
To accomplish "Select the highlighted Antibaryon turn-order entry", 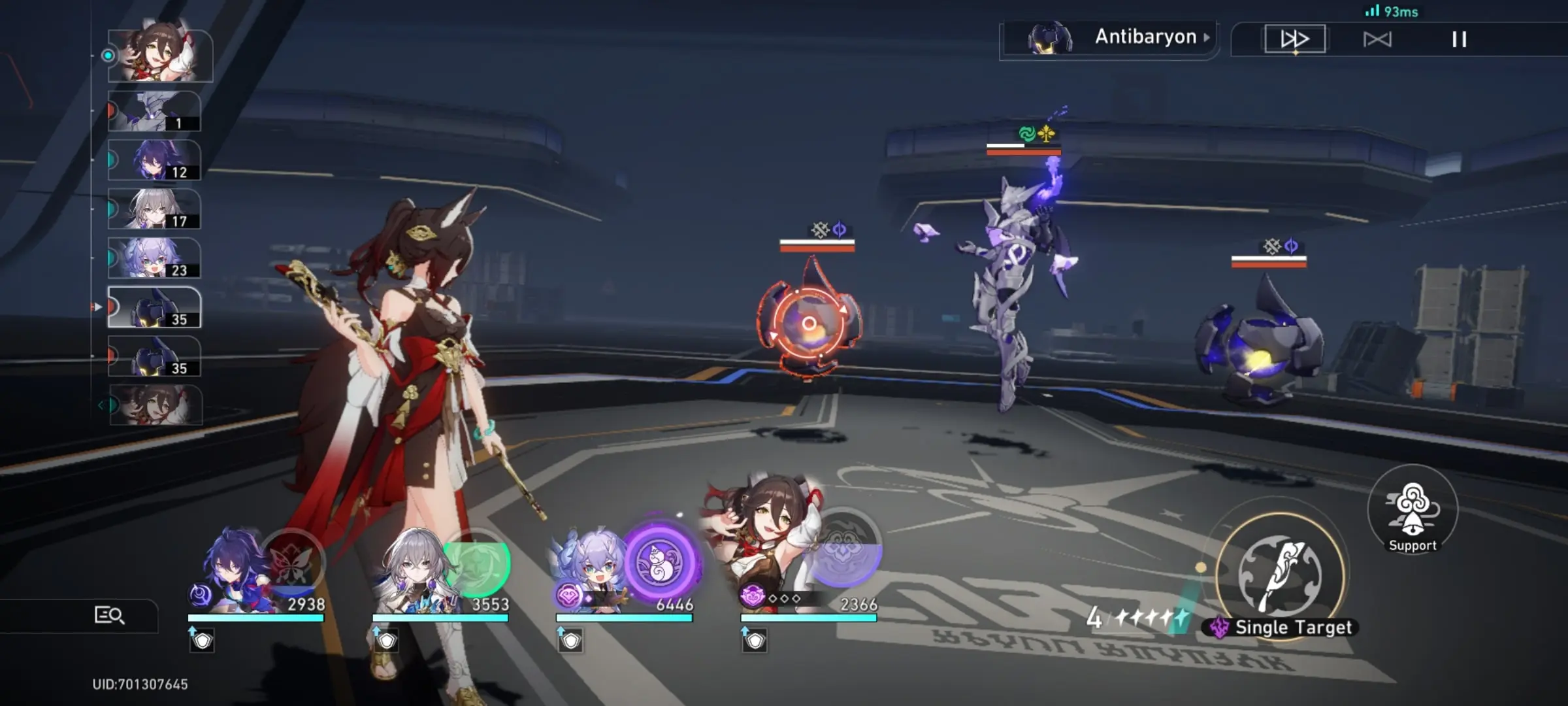I will coord(155,307).
